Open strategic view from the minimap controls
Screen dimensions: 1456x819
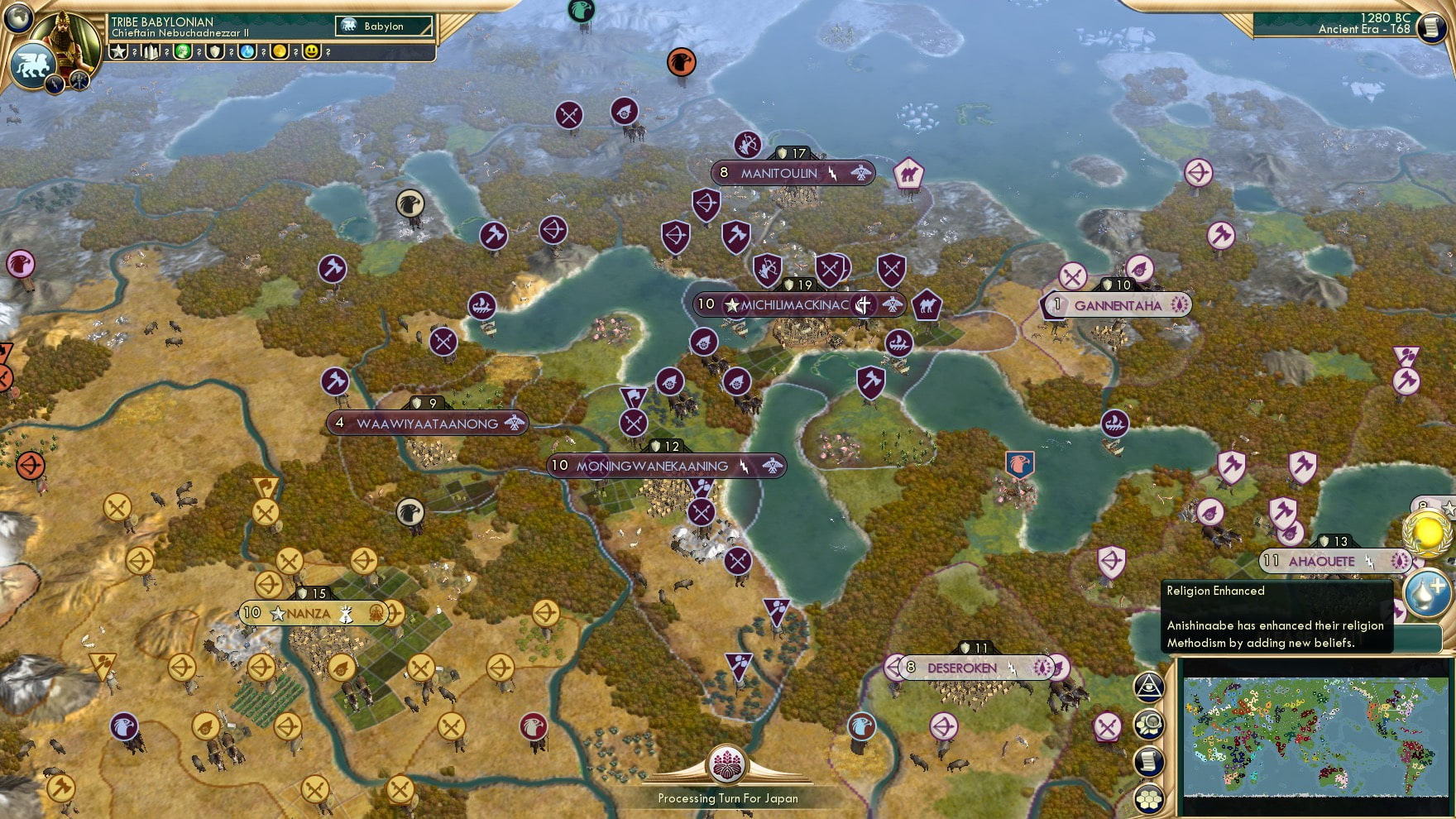coord(1149,723)
